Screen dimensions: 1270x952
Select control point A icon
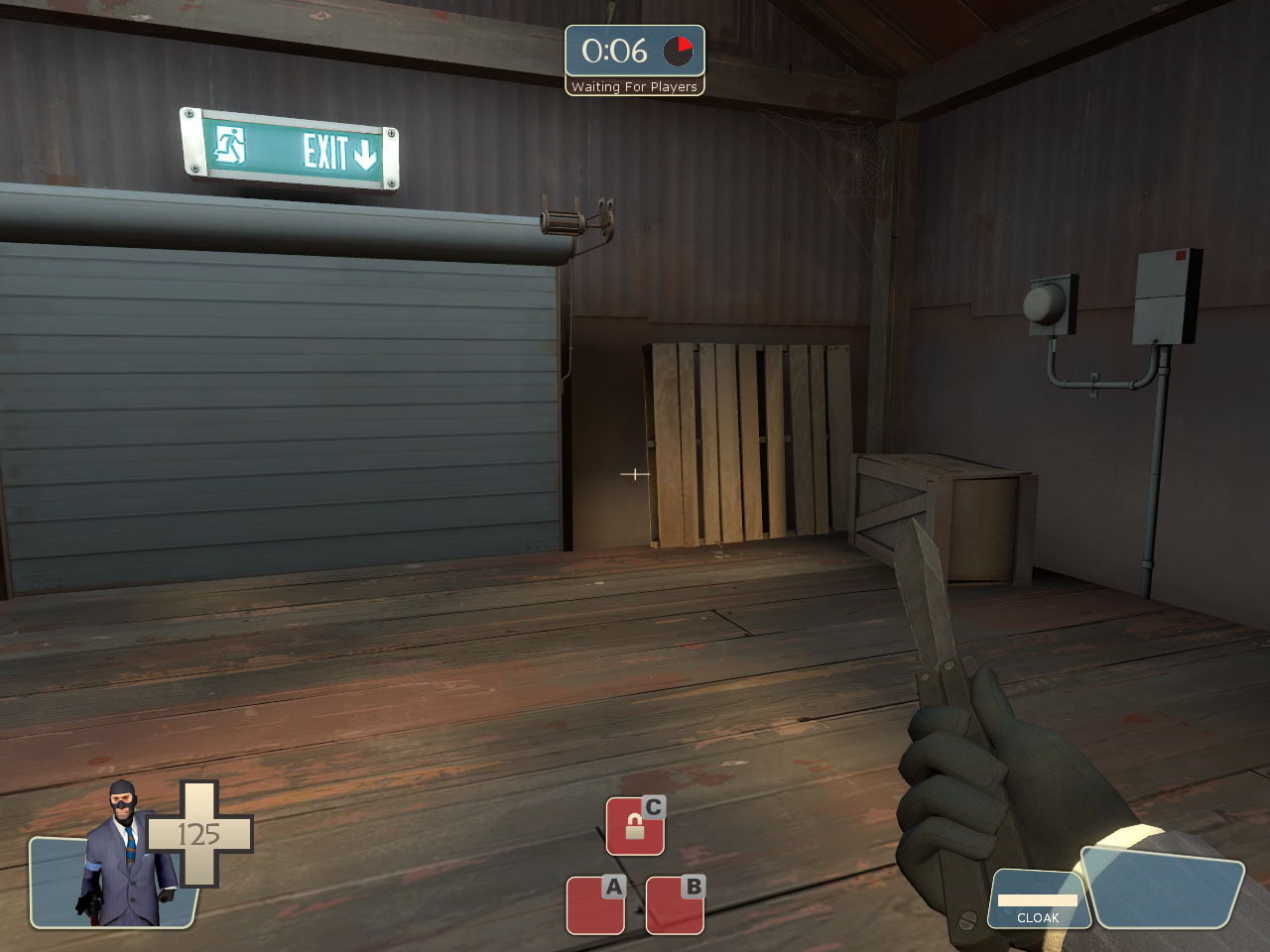(x=594, y=904)
